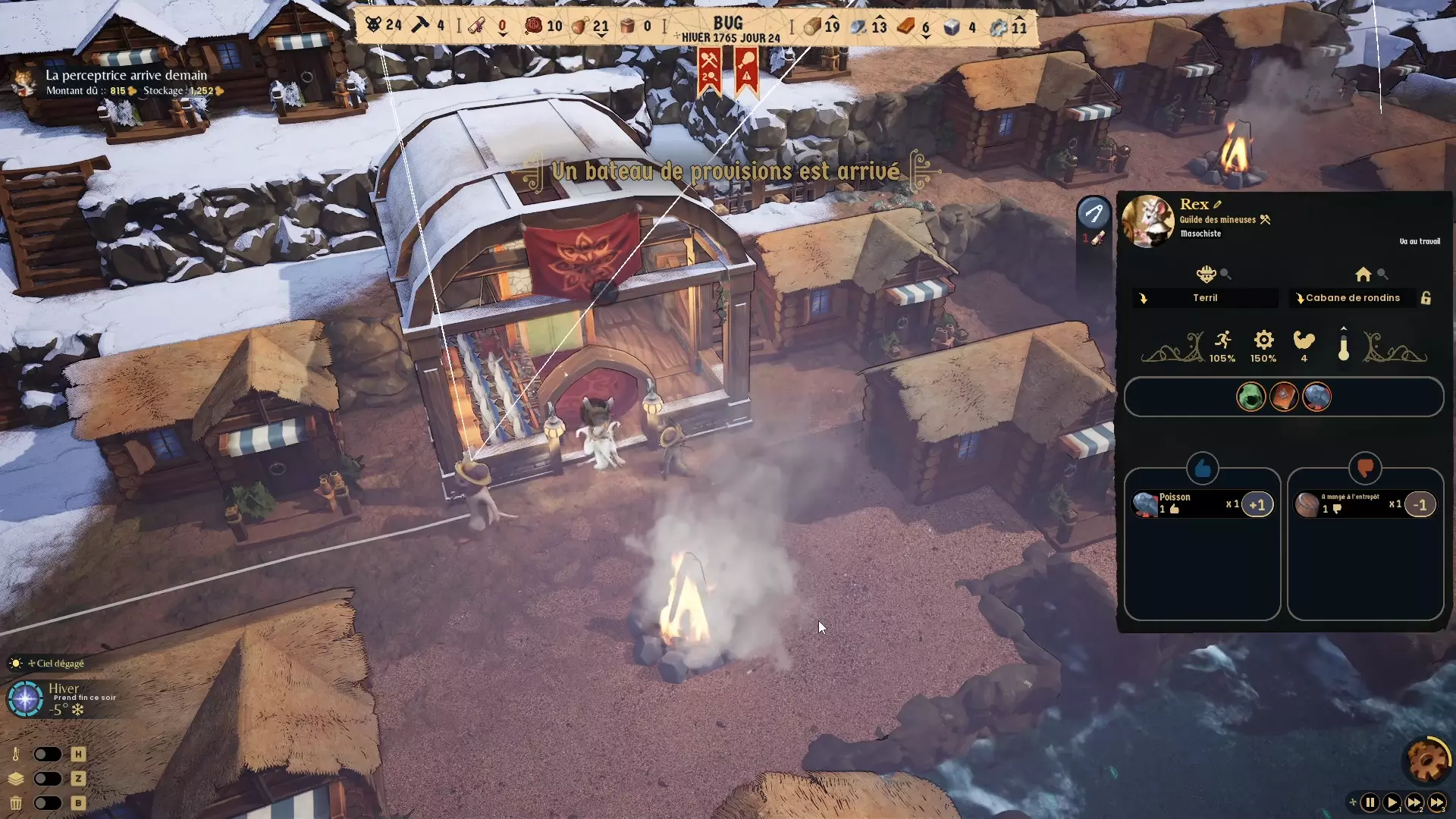Select the Terril workplace field
The width and height of the screenshot is (1456, 819).
[x=1205, y=298]
